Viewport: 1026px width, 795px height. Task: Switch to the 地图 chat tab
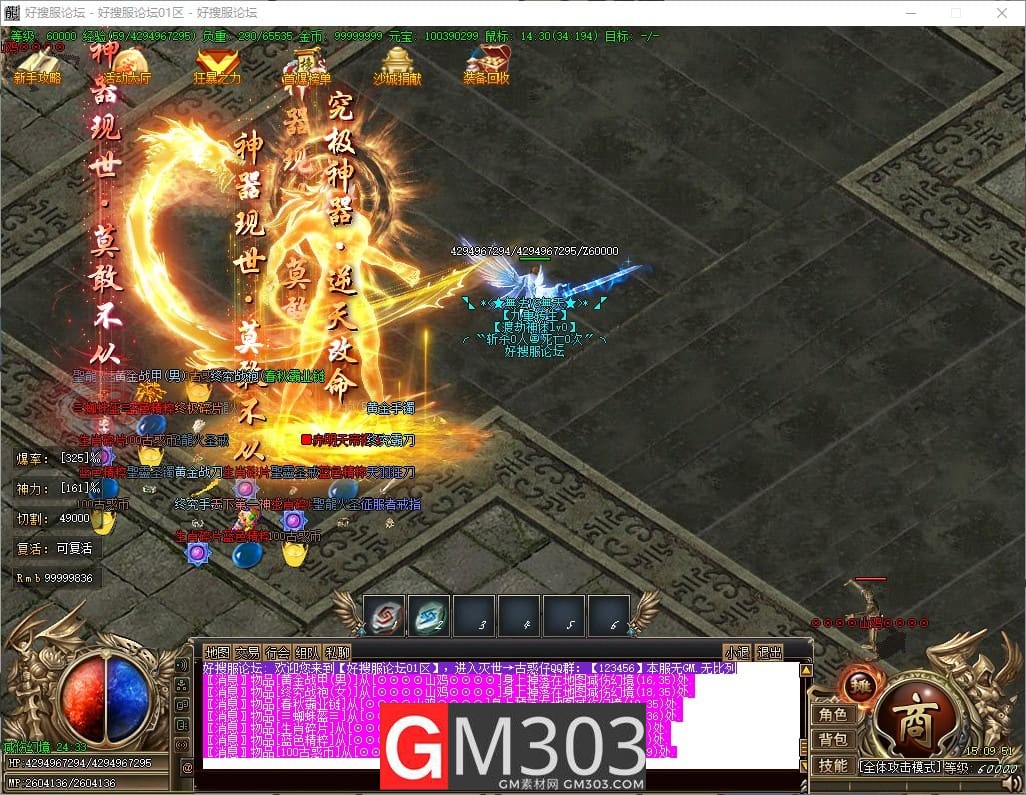[x=217, y=652]
